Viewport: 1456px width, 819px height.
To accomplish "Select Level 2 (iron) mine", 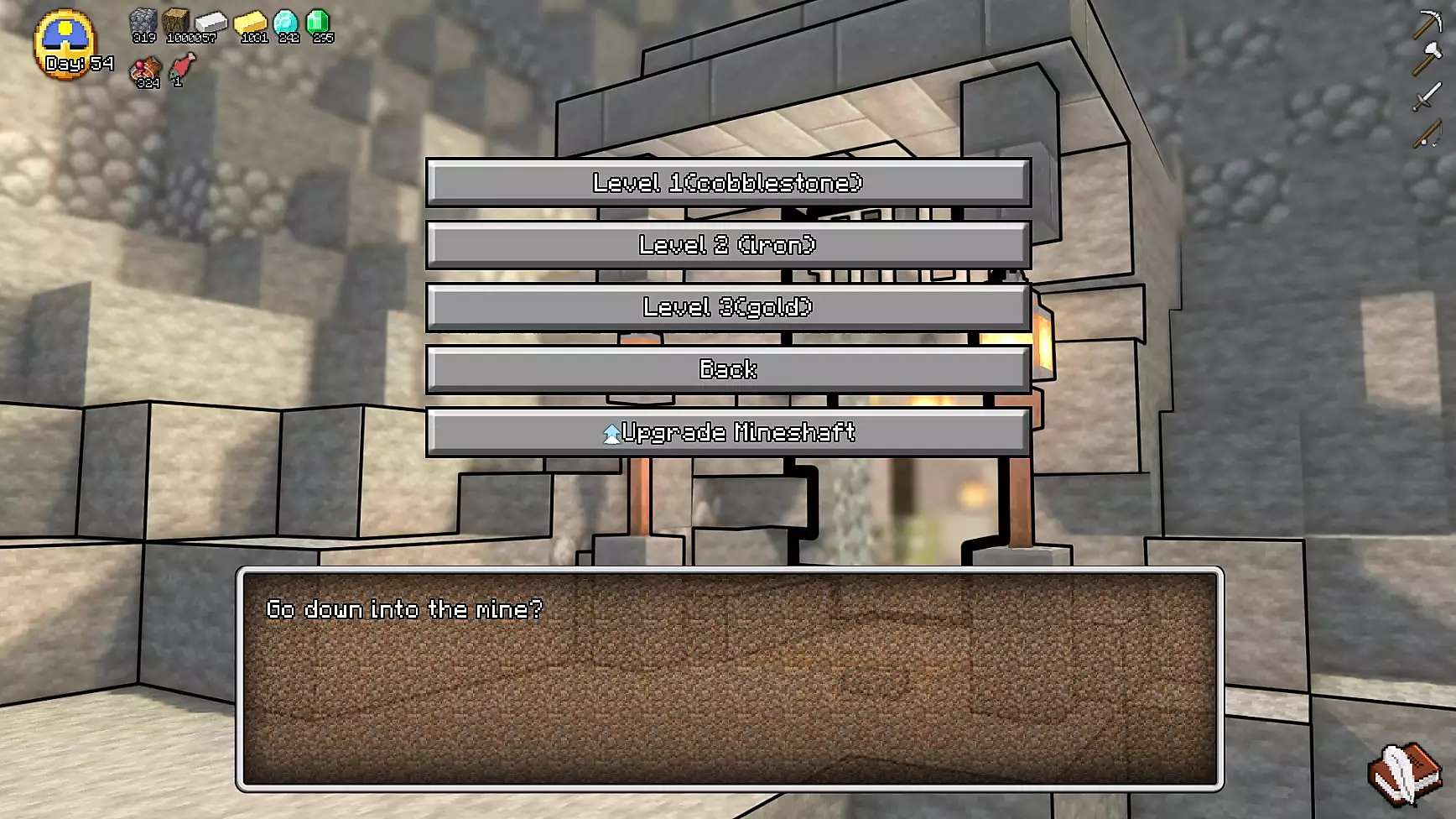I will click(x=728, y=245).
